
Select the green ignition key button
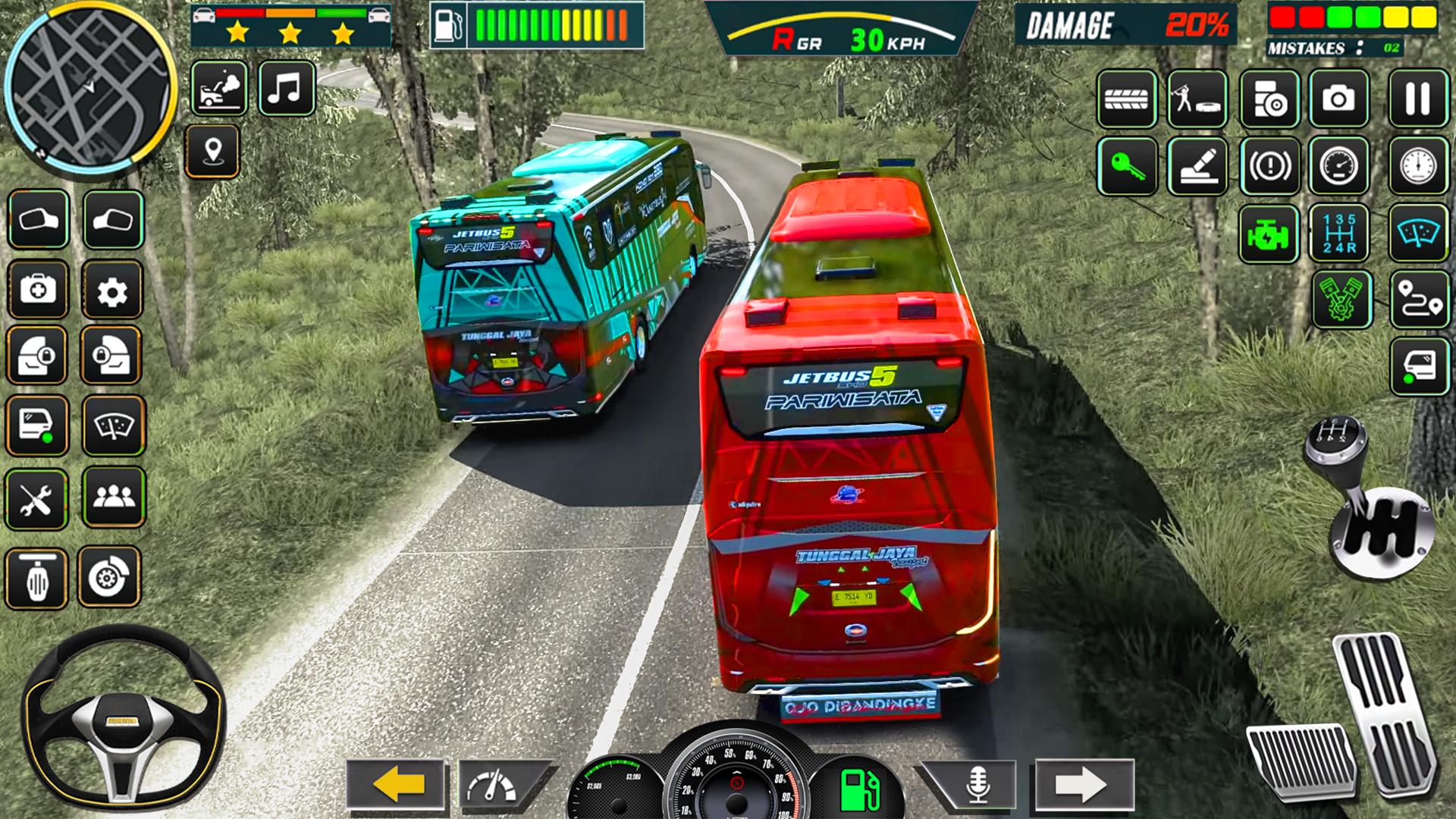(x=1126, y=166)
